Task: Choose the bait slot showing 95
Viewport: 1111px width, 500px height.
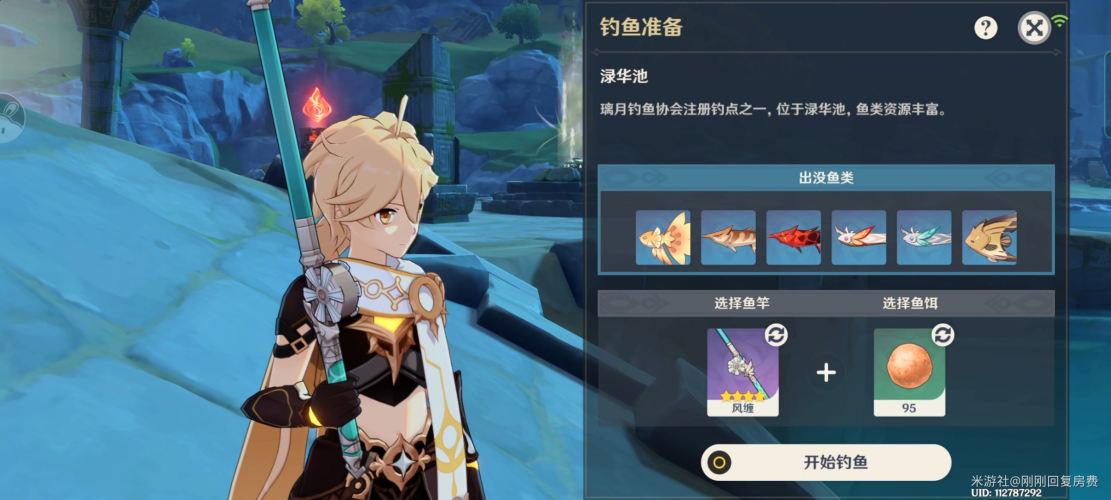Action: 909,371
